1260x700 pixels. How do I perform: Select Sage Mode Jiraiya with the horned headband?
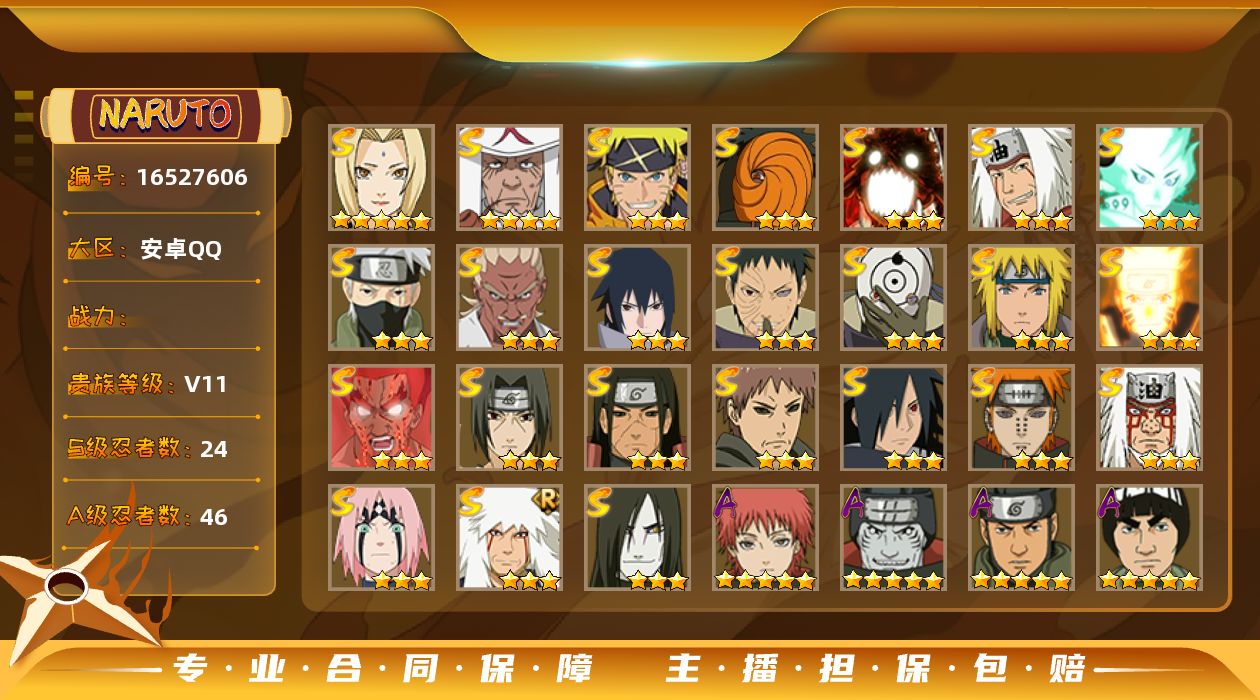pyautogui.click(x=1149, y=418)
